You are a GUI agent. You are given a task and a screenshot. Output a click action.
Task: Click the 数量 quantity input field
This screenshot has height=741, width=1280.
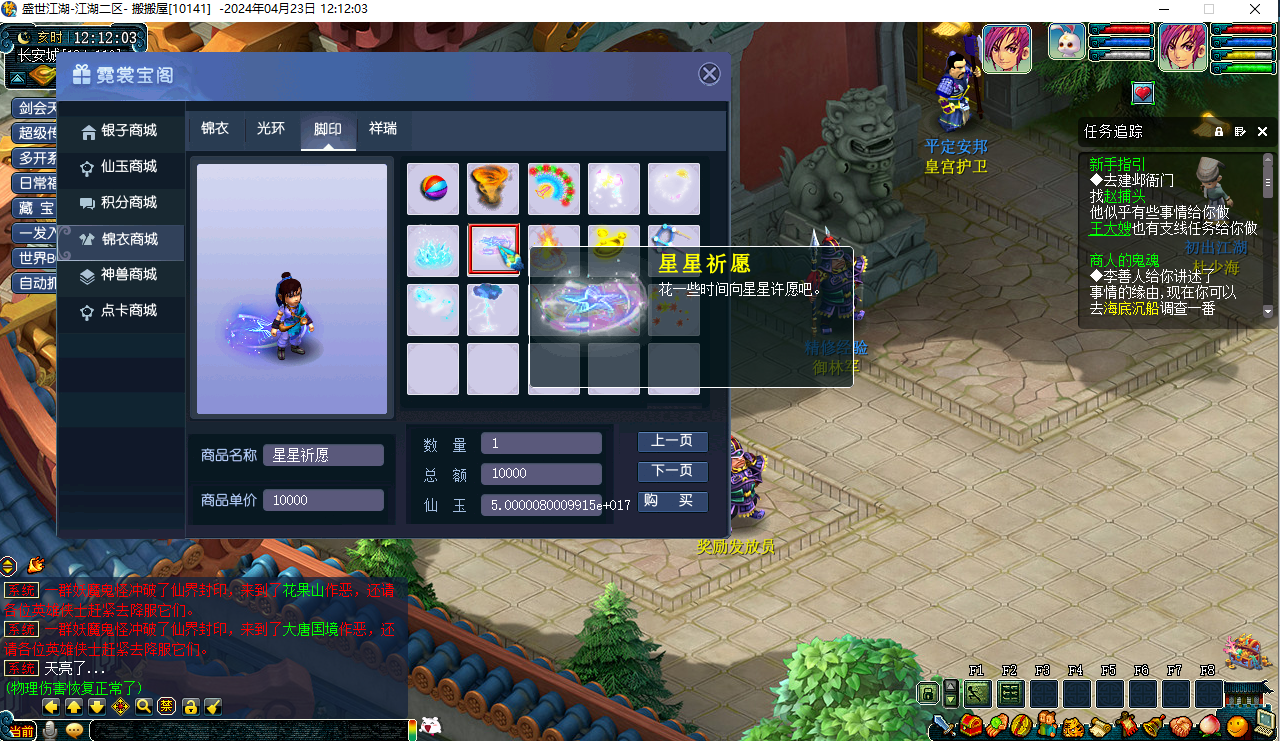pos(540,442)
